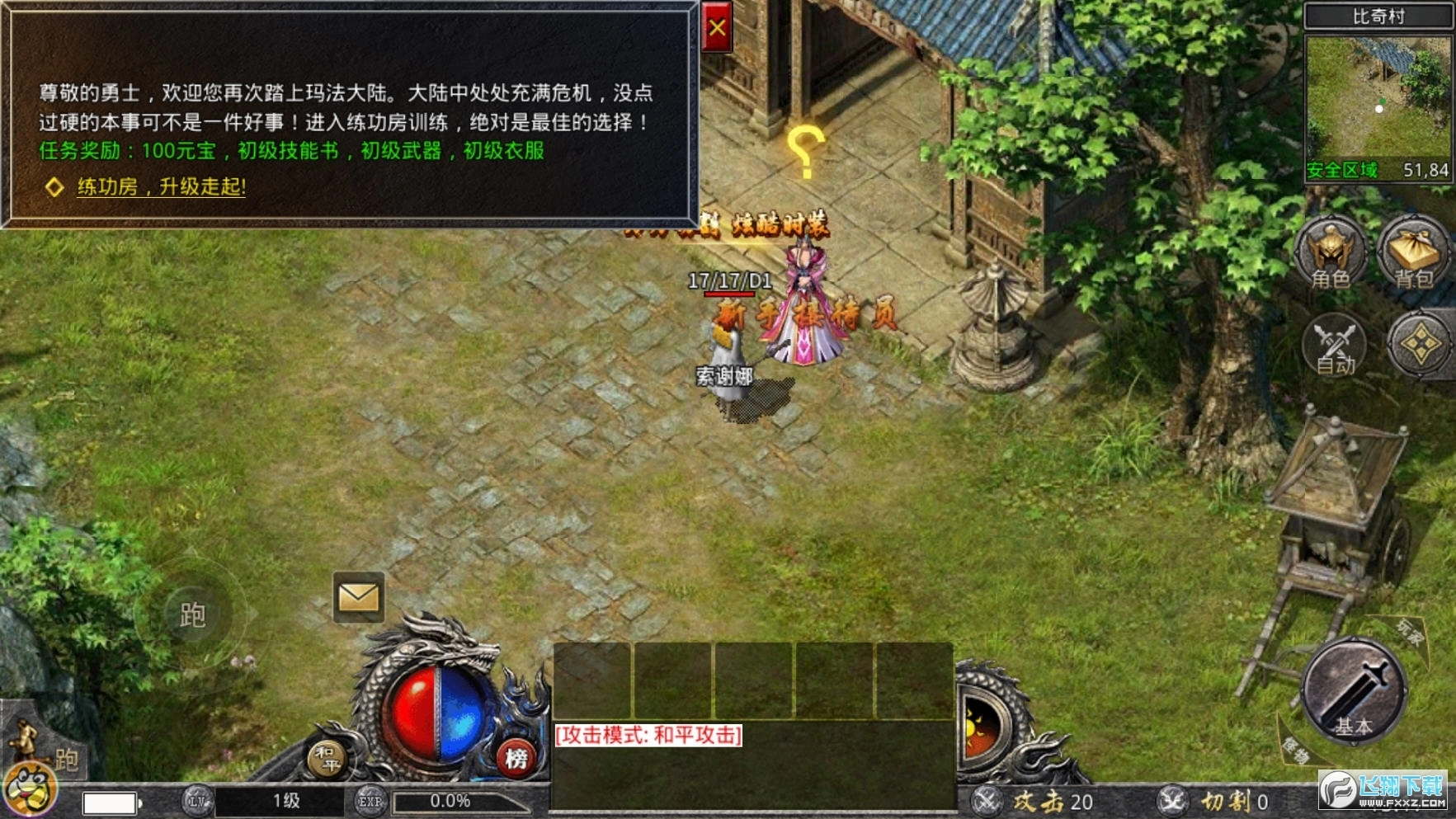Open 练功房，升级走起! quest link

pos(161,189)
